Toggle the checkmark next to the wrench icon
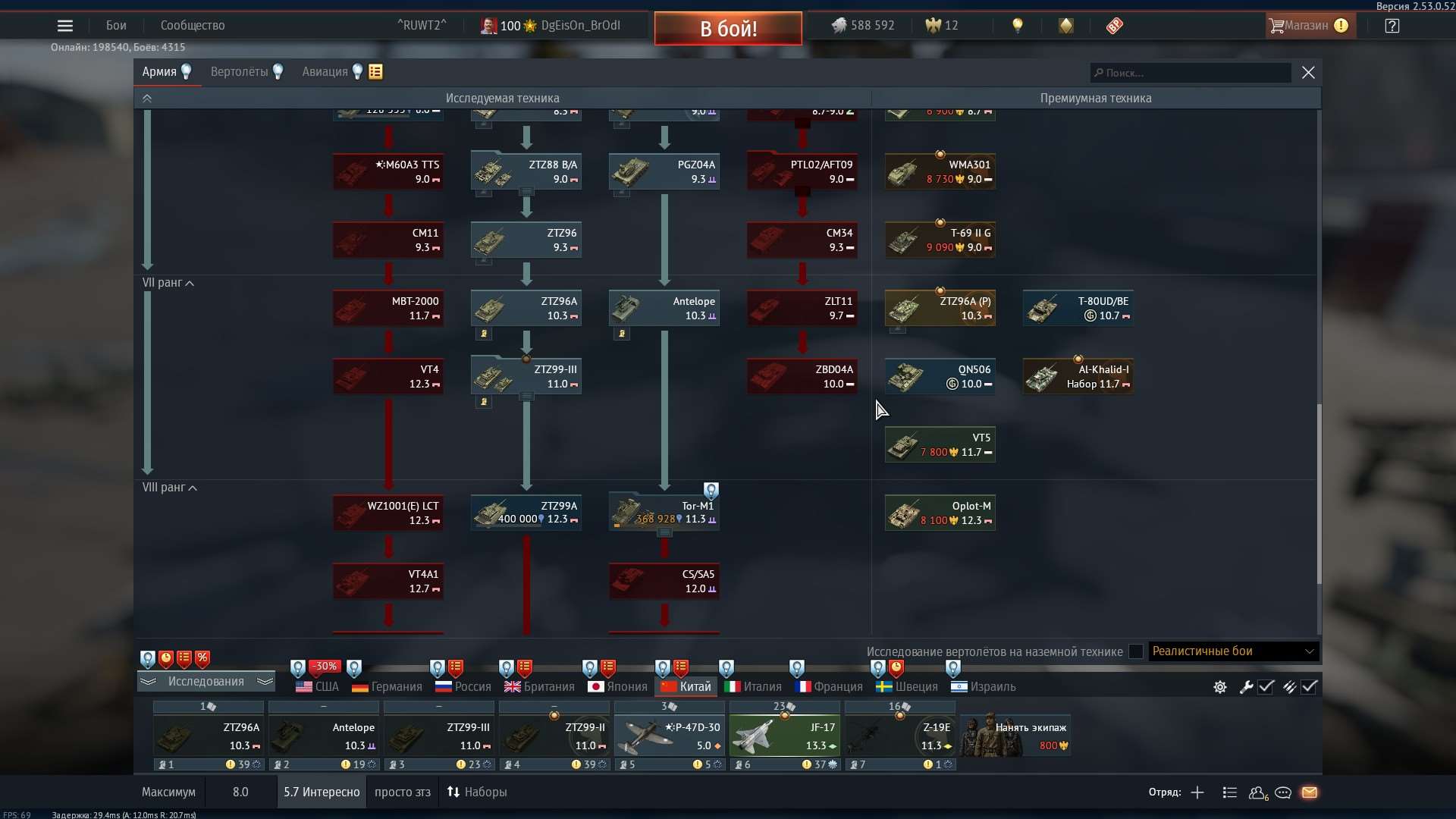The width and height of the screenshot is (1456, 819). (1266, 687)
